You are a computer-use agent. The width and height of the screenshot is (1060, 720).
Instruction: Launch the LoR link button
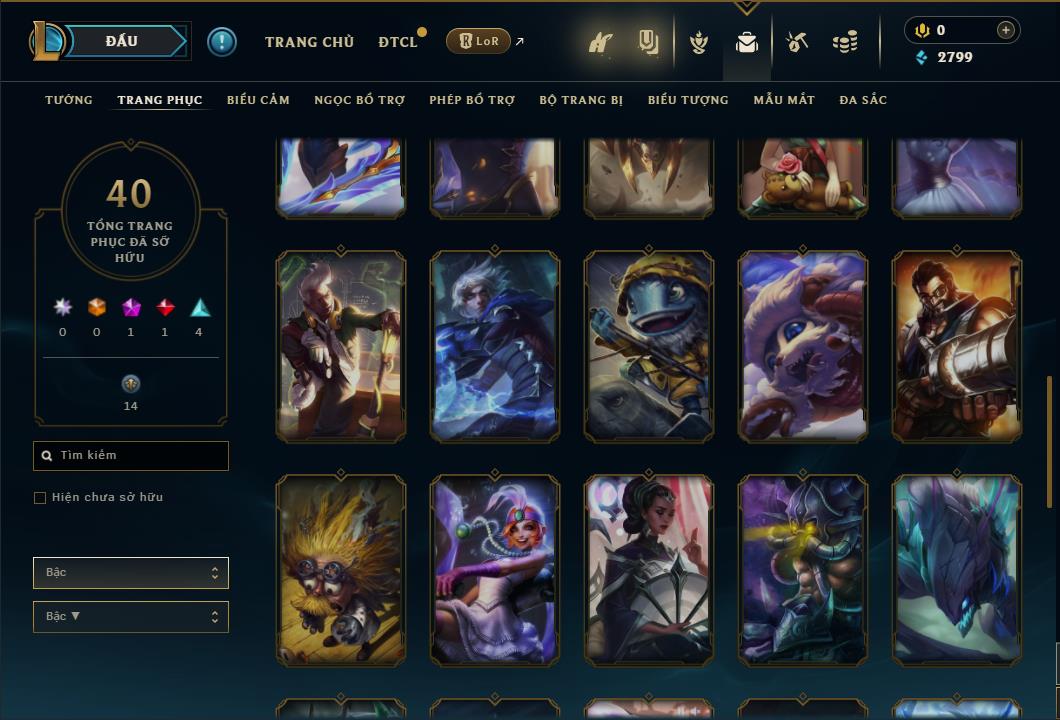coord(478,41)
